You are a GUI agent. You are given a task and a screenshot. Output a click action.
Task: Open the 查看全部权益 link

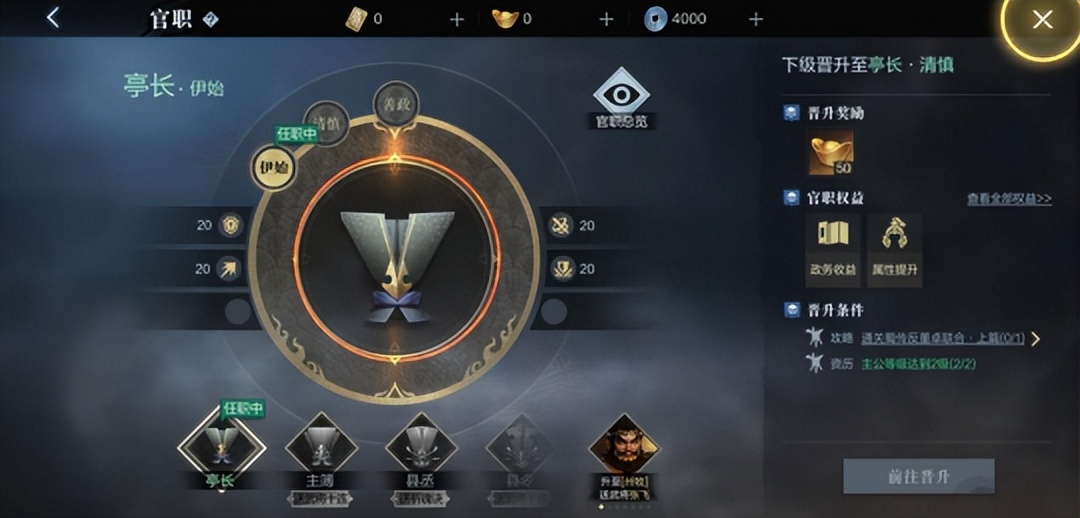click(x=1008, y=199)
